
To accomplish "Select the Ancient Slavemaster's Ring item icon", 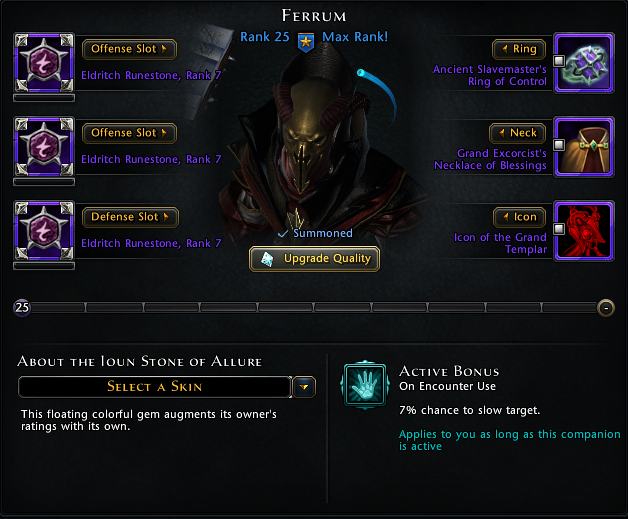I will pos(583,62).
